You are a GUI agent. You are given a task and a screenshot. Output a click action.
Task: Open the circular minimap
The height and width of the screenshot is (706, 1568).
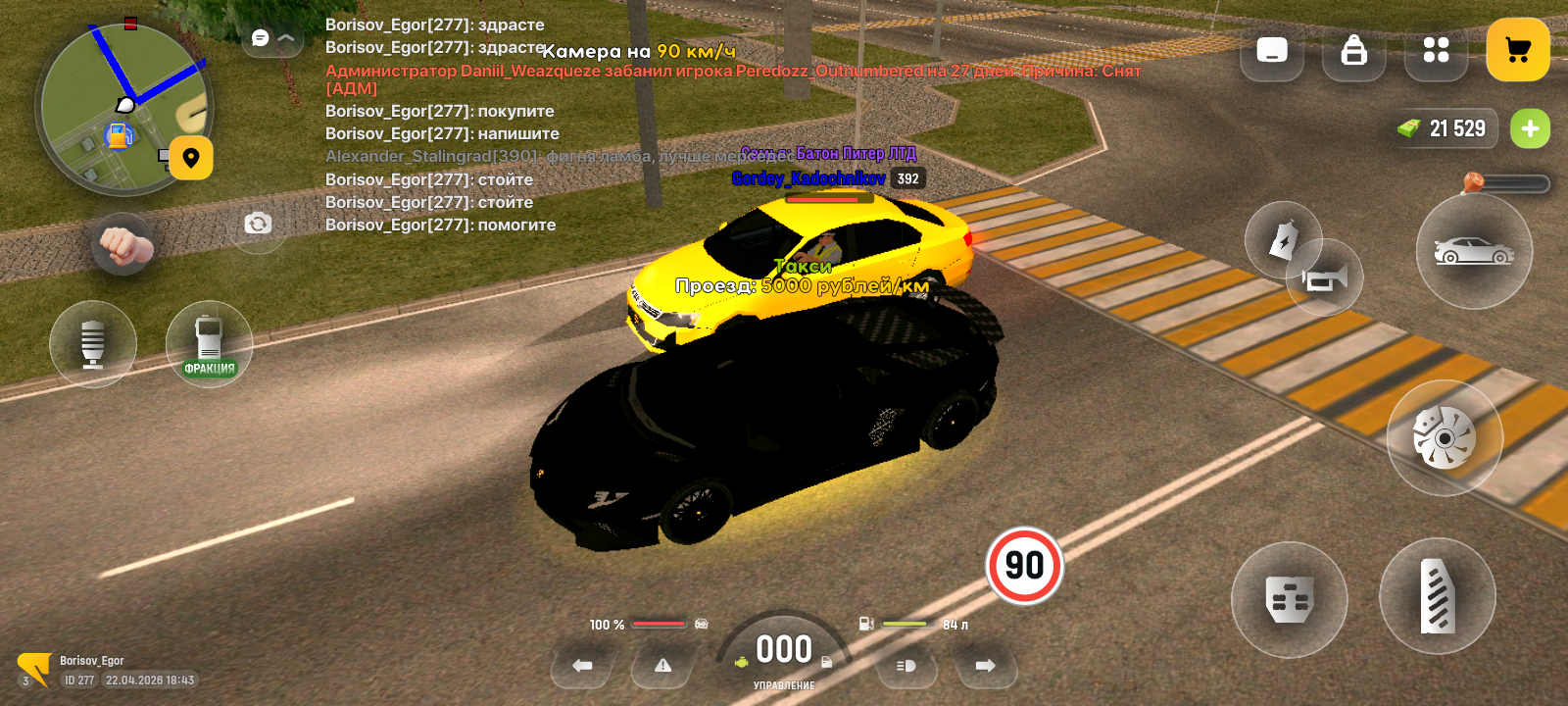[x=122, y=108]
